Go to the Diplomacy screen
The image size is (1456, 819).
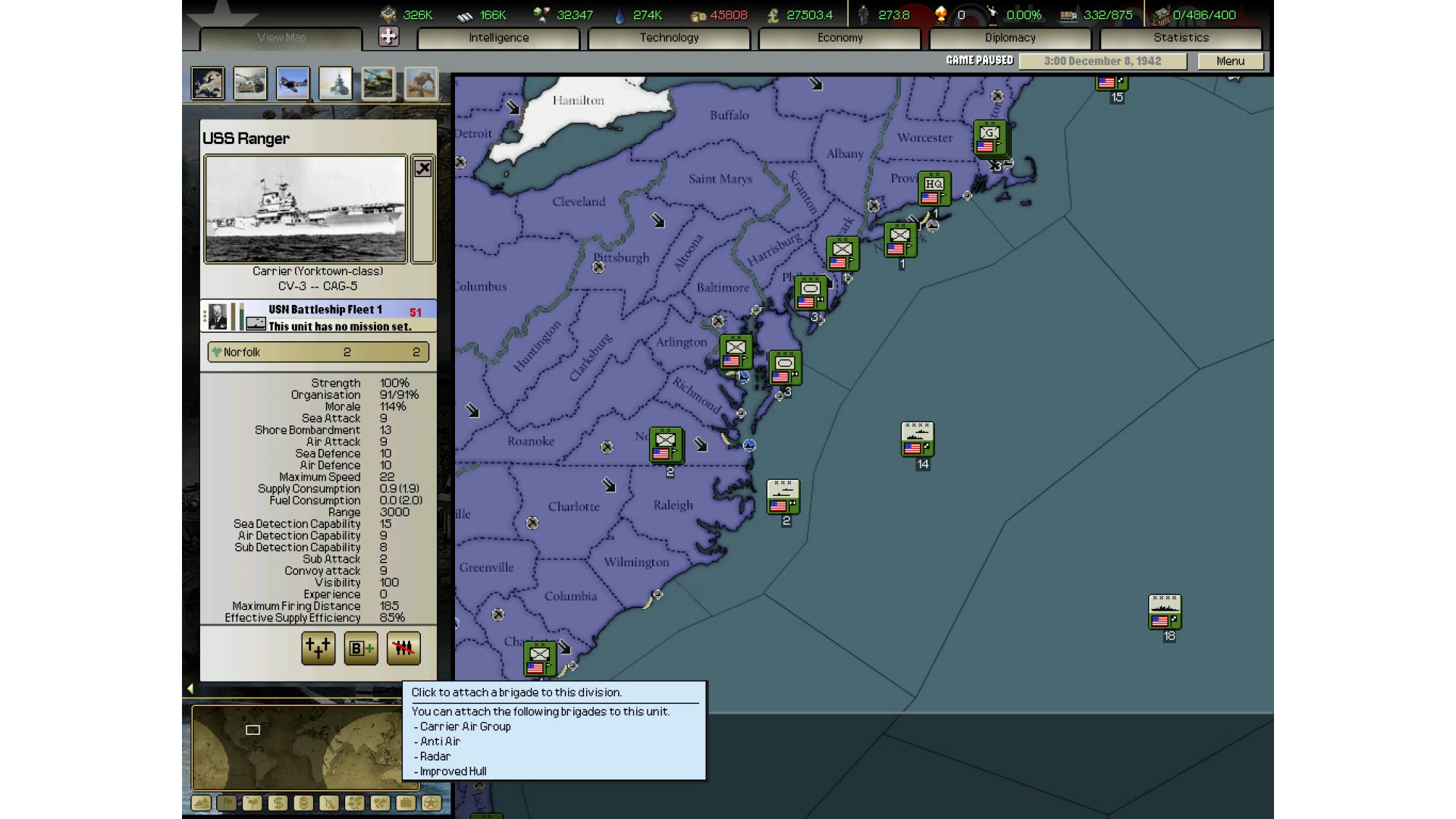tap(1009, 38)
